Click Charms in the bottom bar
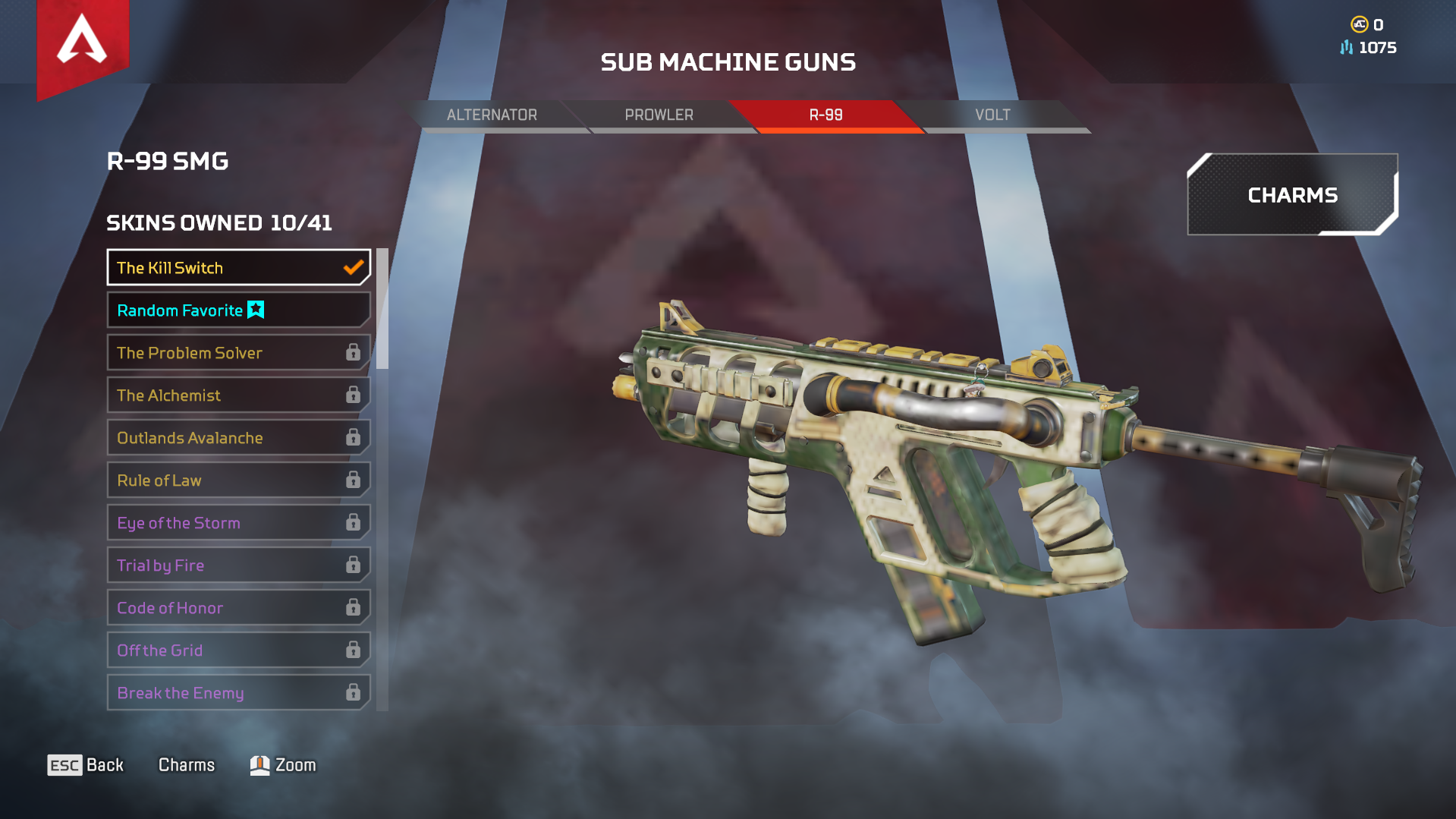1456x819 pixels. pyautogui.click(x=186, y=764)
